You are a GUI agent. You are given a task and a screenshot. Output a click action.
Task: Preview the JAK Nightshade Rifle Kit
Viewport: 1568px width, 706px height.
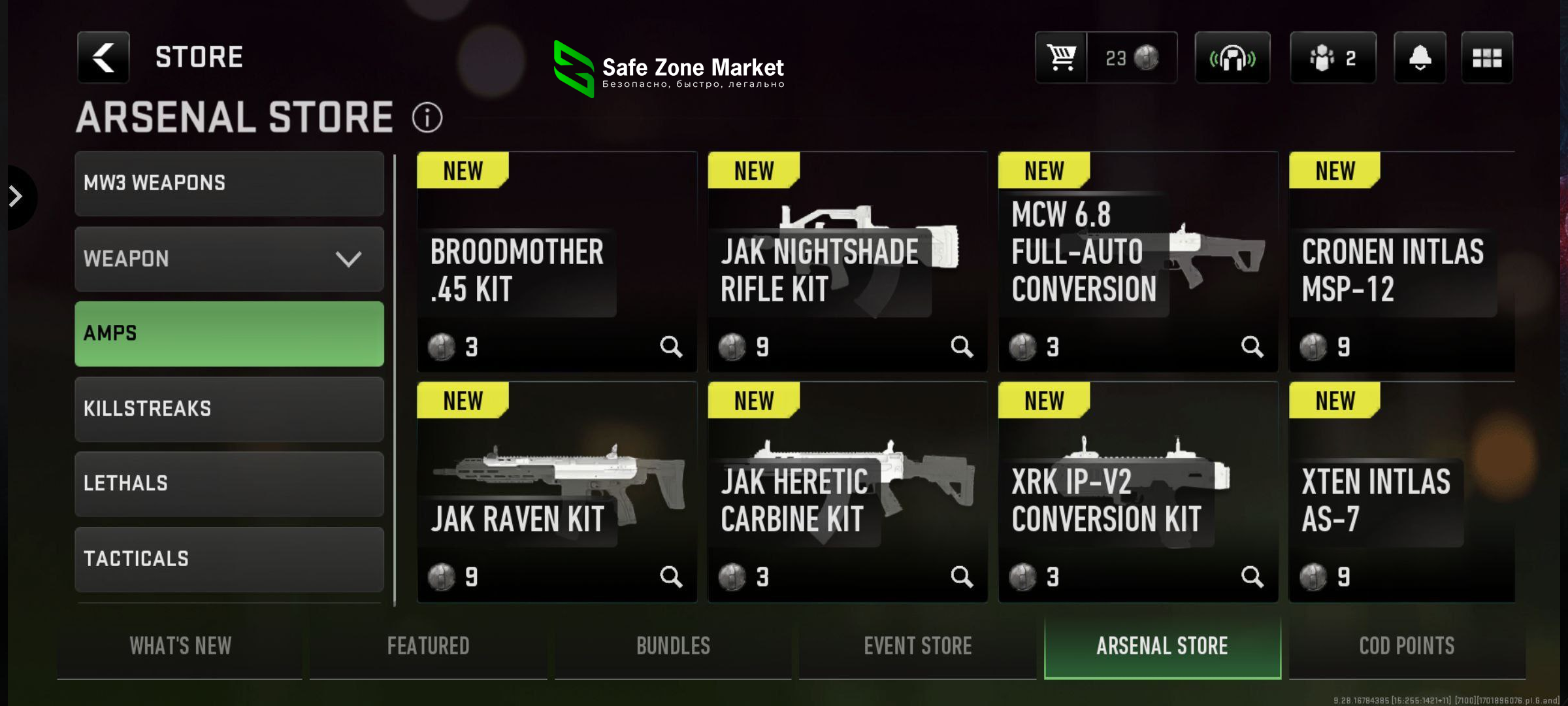coord(962,346)
